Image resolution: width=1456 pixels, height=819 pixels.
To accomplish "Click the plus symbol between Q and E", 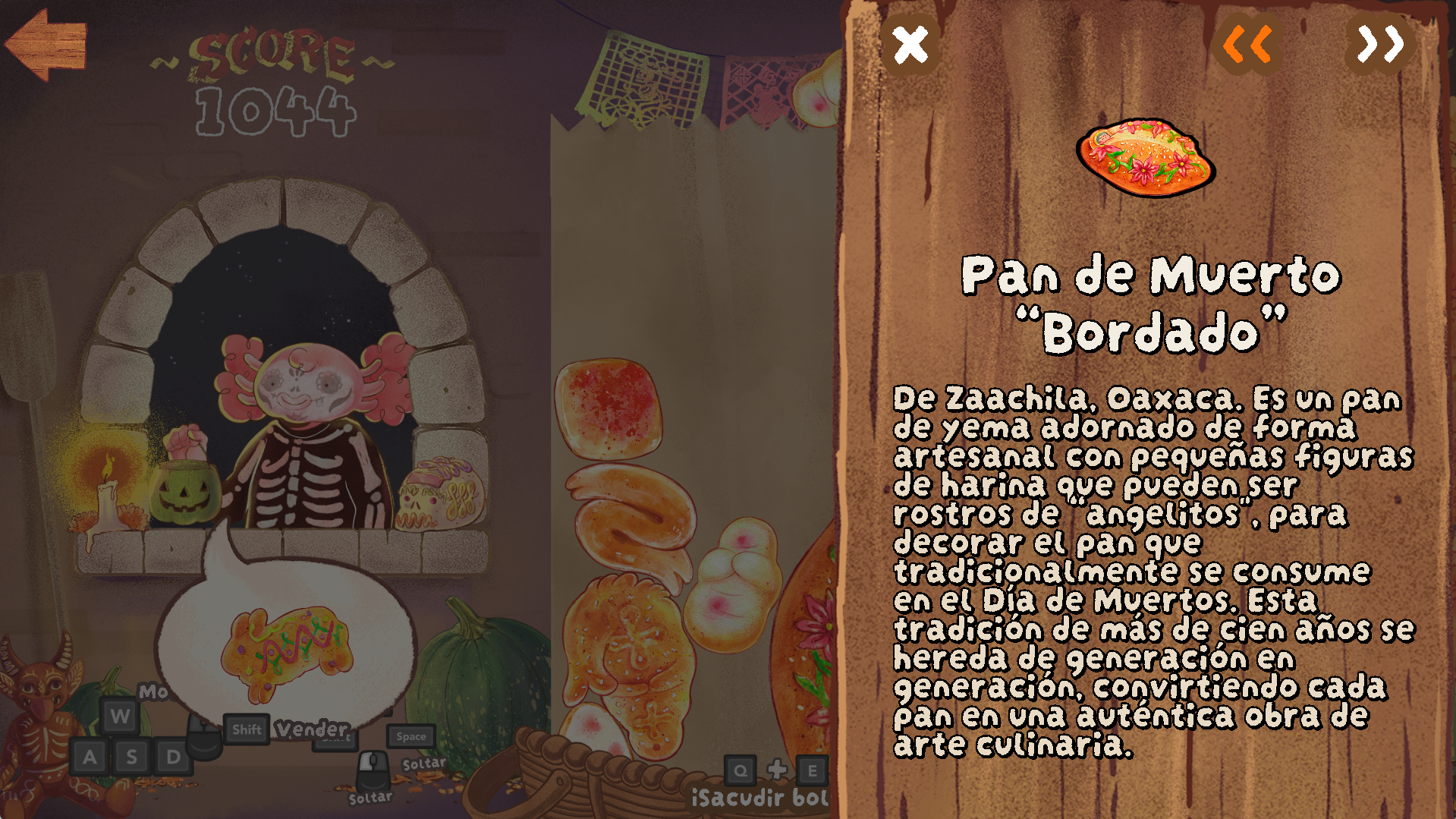I will (776, 770).
